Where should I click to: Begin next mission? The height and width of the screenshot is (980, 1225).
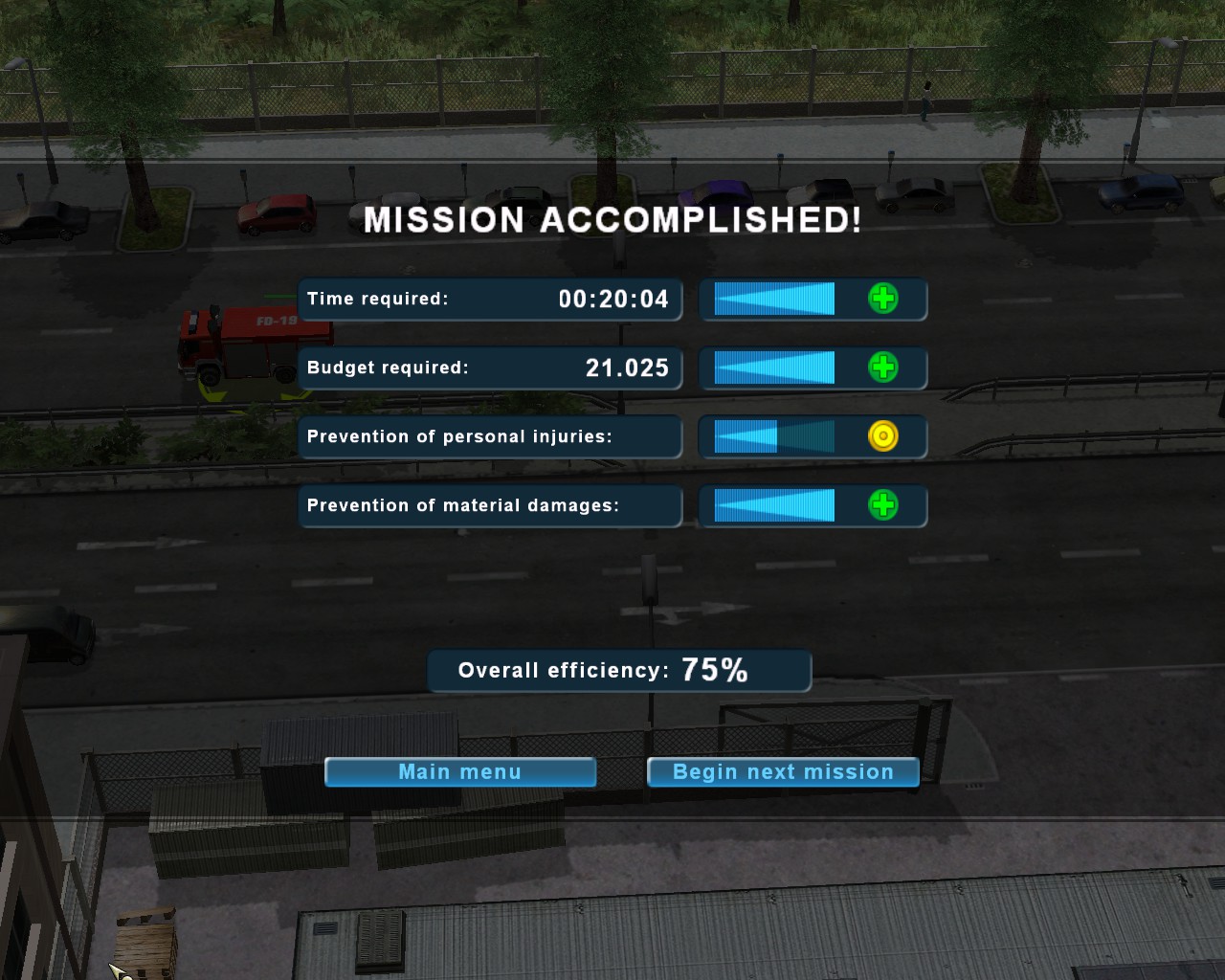(x=783, y=772)
